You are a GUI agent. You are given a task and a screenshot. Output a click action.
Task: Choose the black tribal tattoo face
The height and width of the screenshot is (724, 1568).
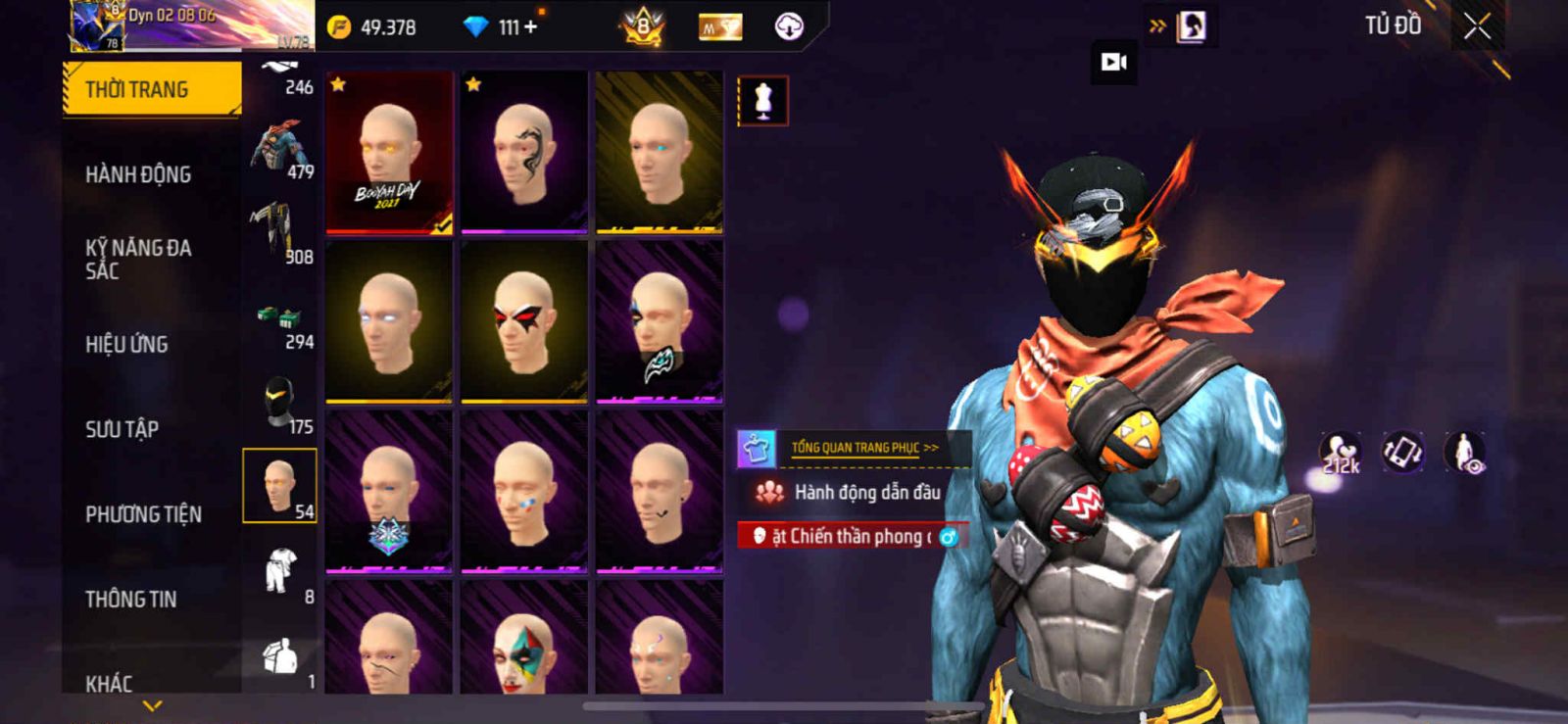tap(524, 153)
